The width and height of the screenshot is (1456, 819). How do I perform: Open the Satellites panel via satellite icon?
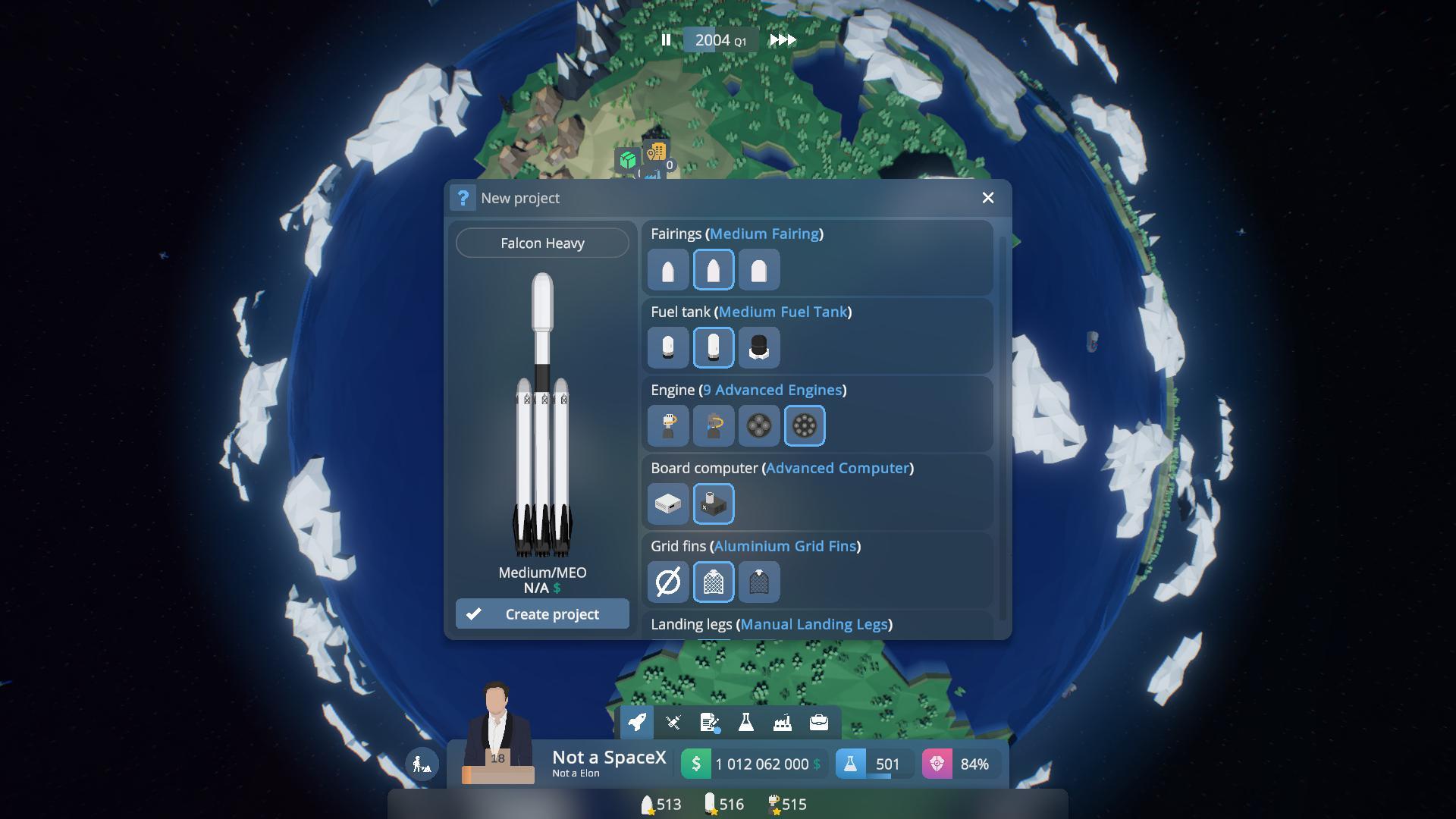pyautogui.click(x=673, y=722)
